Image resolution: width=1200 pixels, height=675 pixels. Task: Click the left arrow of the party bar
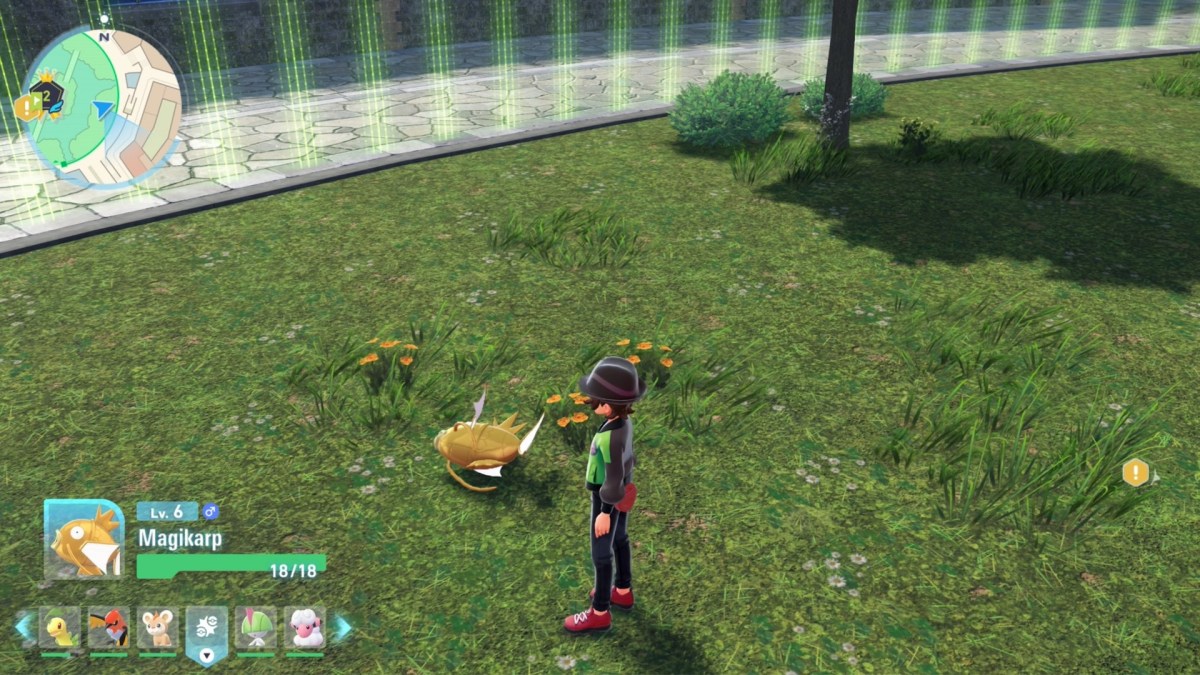[23, 627]
